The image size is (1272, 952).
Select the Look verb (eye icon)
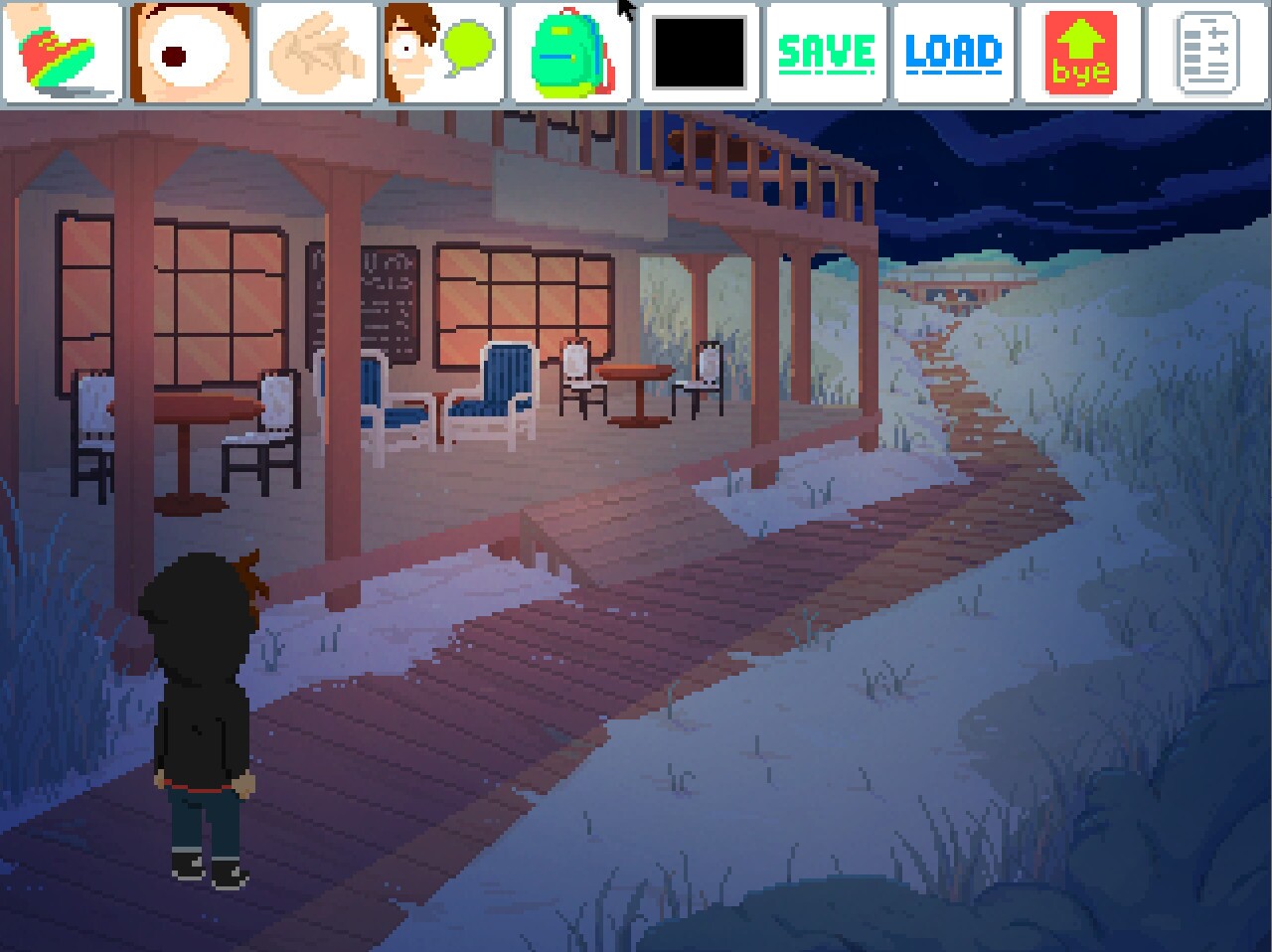187,55
